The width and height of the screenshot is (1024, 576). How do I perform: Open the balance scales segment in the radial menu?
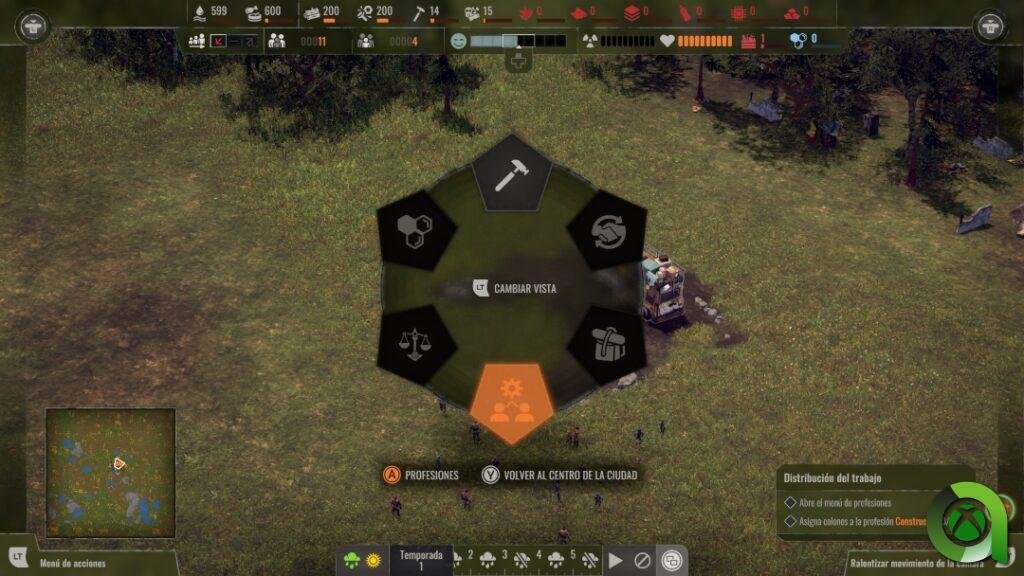(415, 346)
